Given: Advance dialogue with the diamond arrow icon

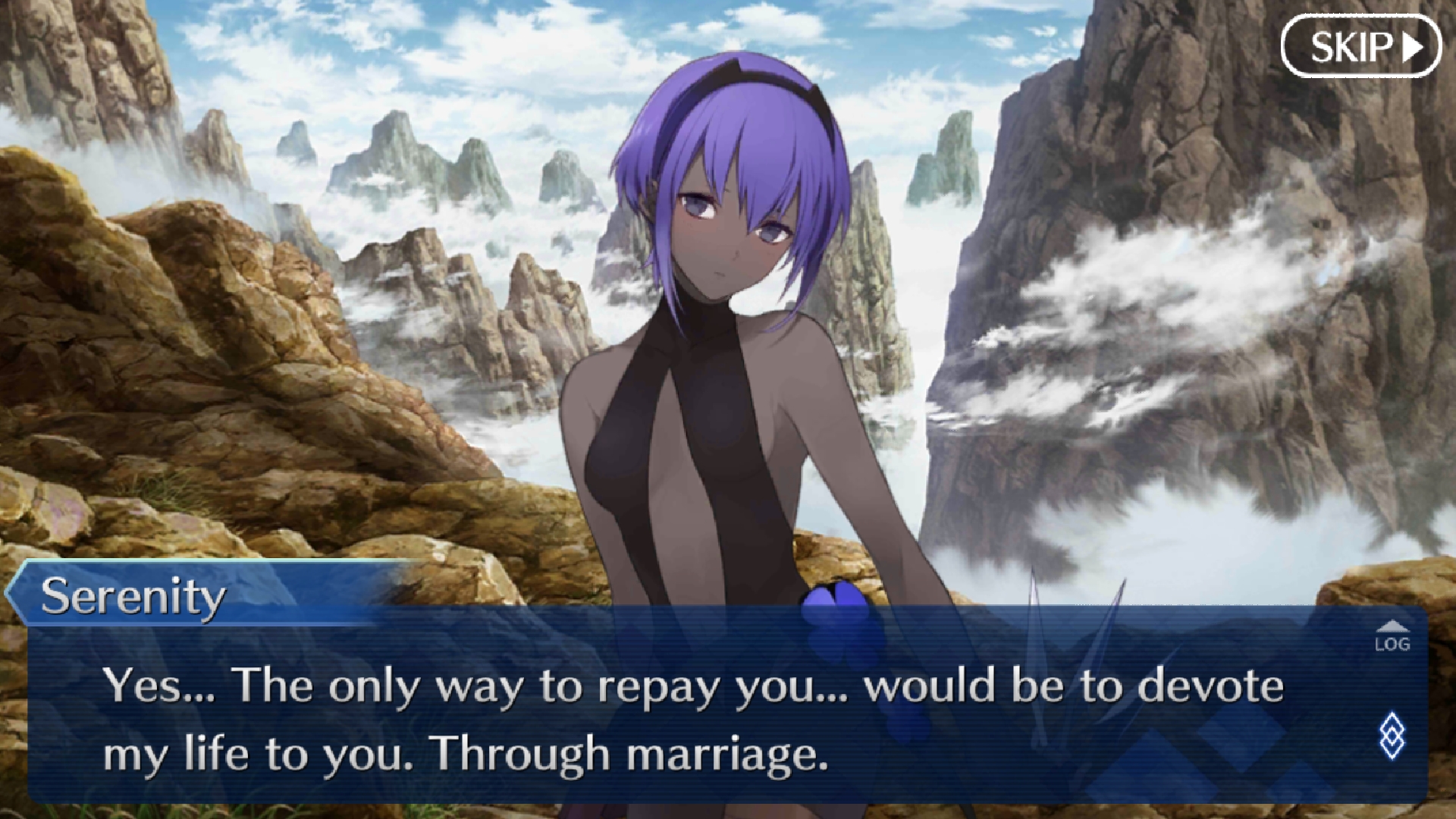Looking at the screenshot, I should (1392, 735).
